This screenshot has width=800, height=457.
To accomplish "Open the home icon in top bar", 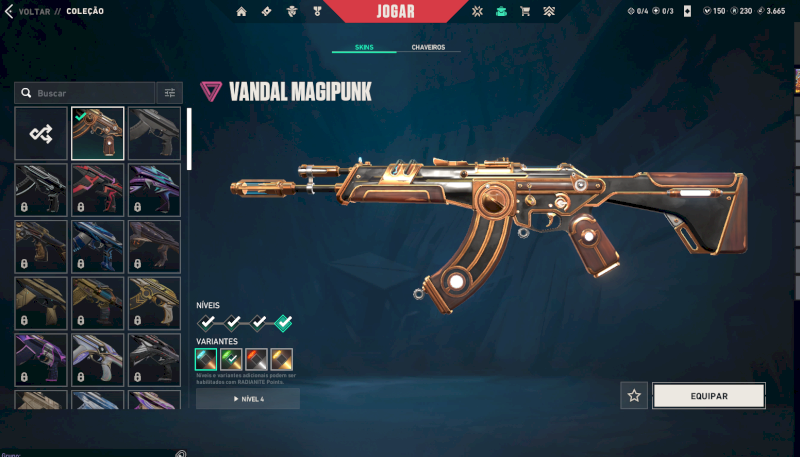I will click(241, 12).
